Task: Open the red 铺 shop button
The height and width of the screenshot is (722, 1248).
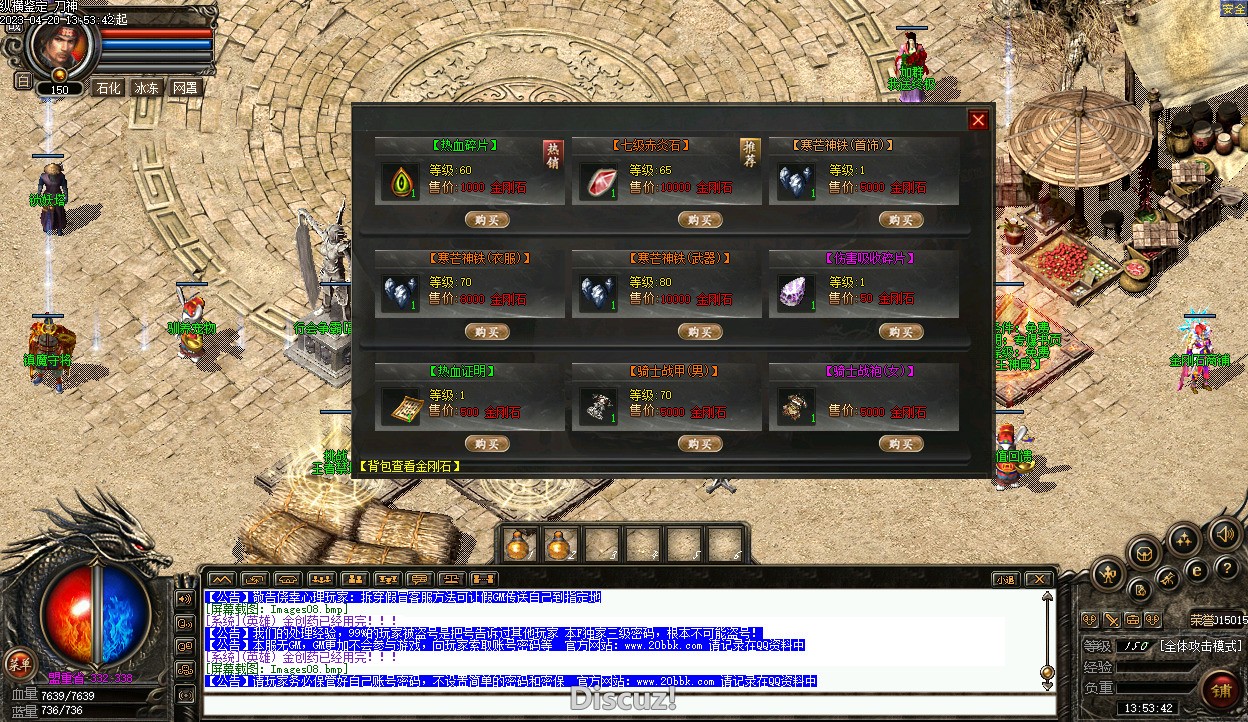Action: click(x=1221, y=689)
